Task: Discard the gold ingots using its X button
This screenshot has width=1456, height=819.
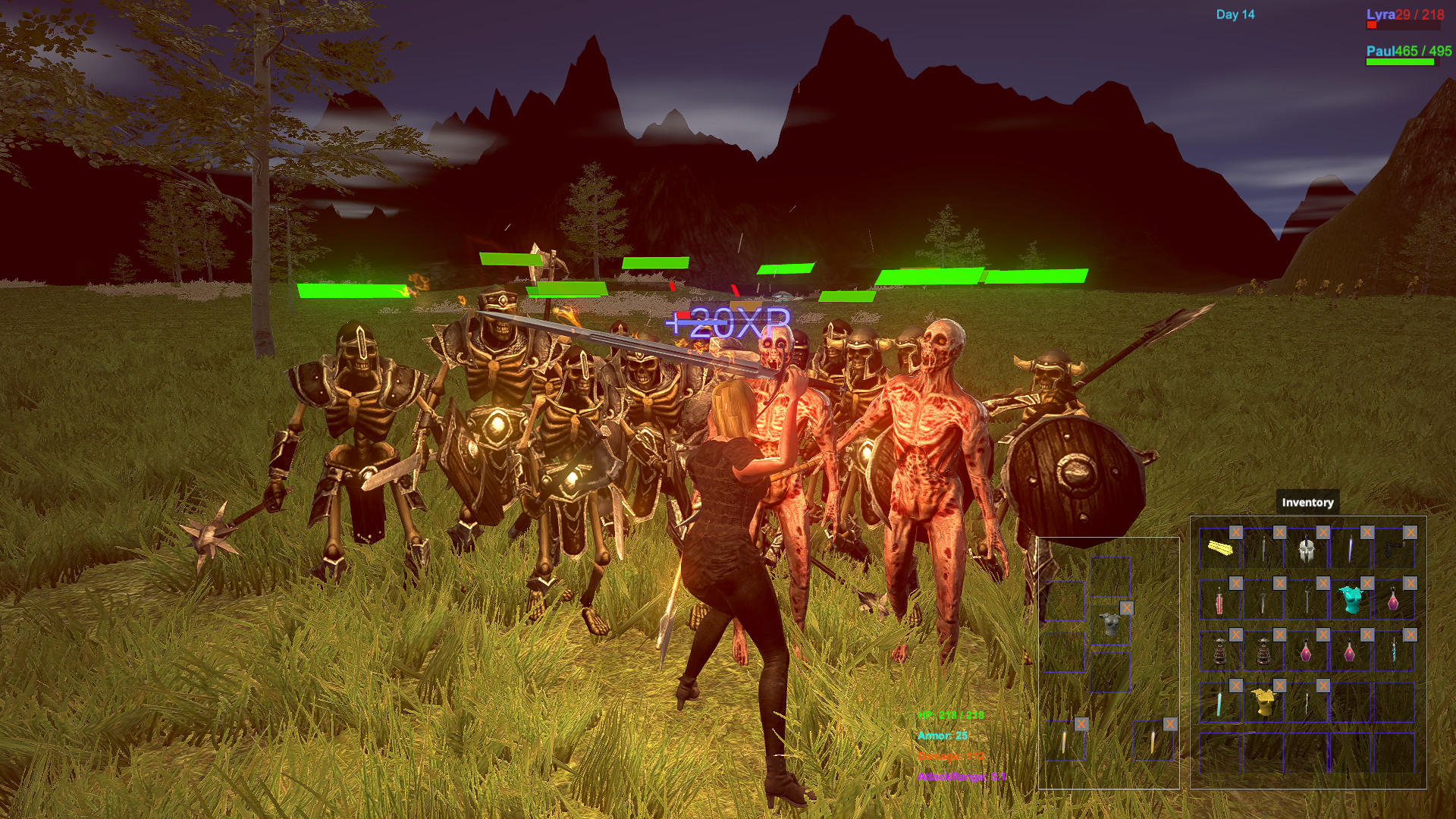Action: [1236, 532]
